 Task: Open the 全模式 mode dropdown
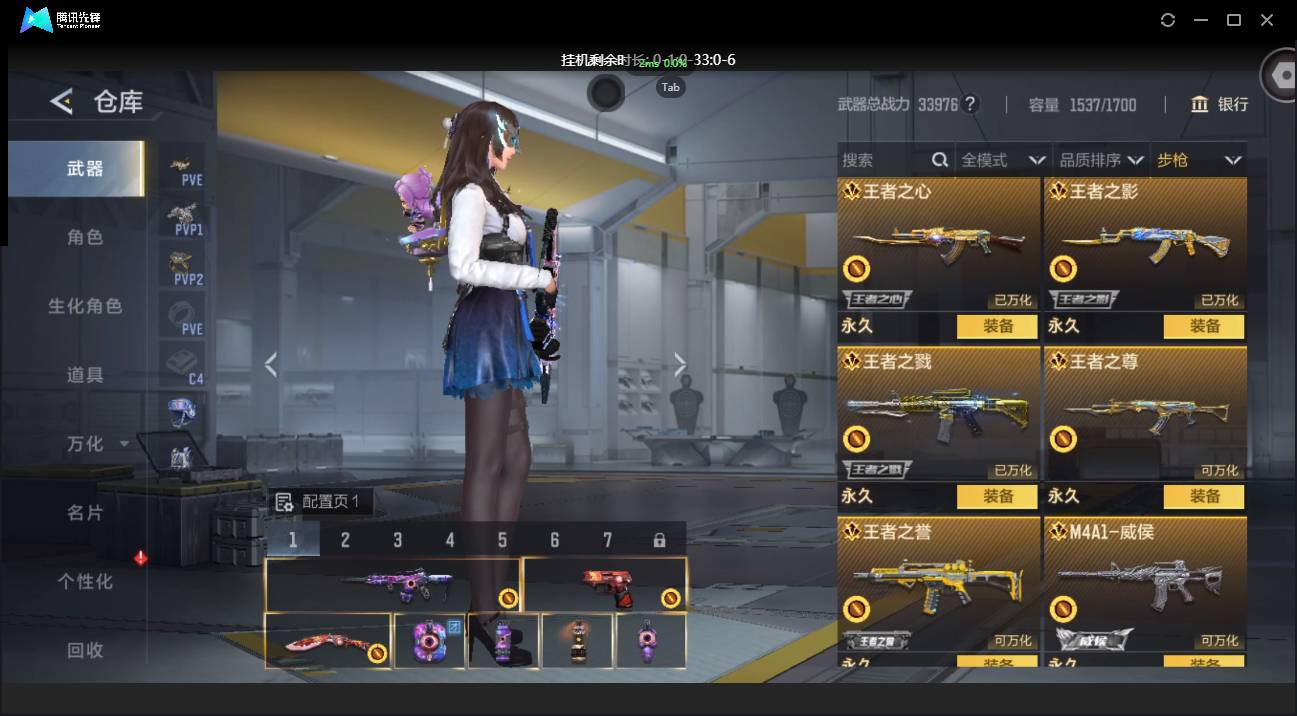[1002, 160]
